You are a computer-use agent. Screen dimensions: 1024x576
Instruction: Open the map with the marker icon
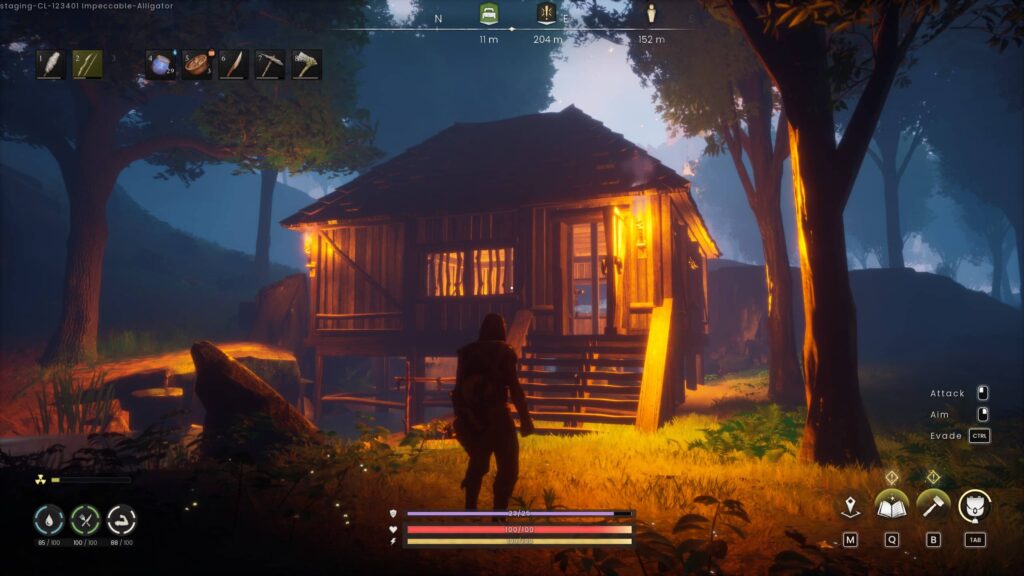[x=850, y=507]
